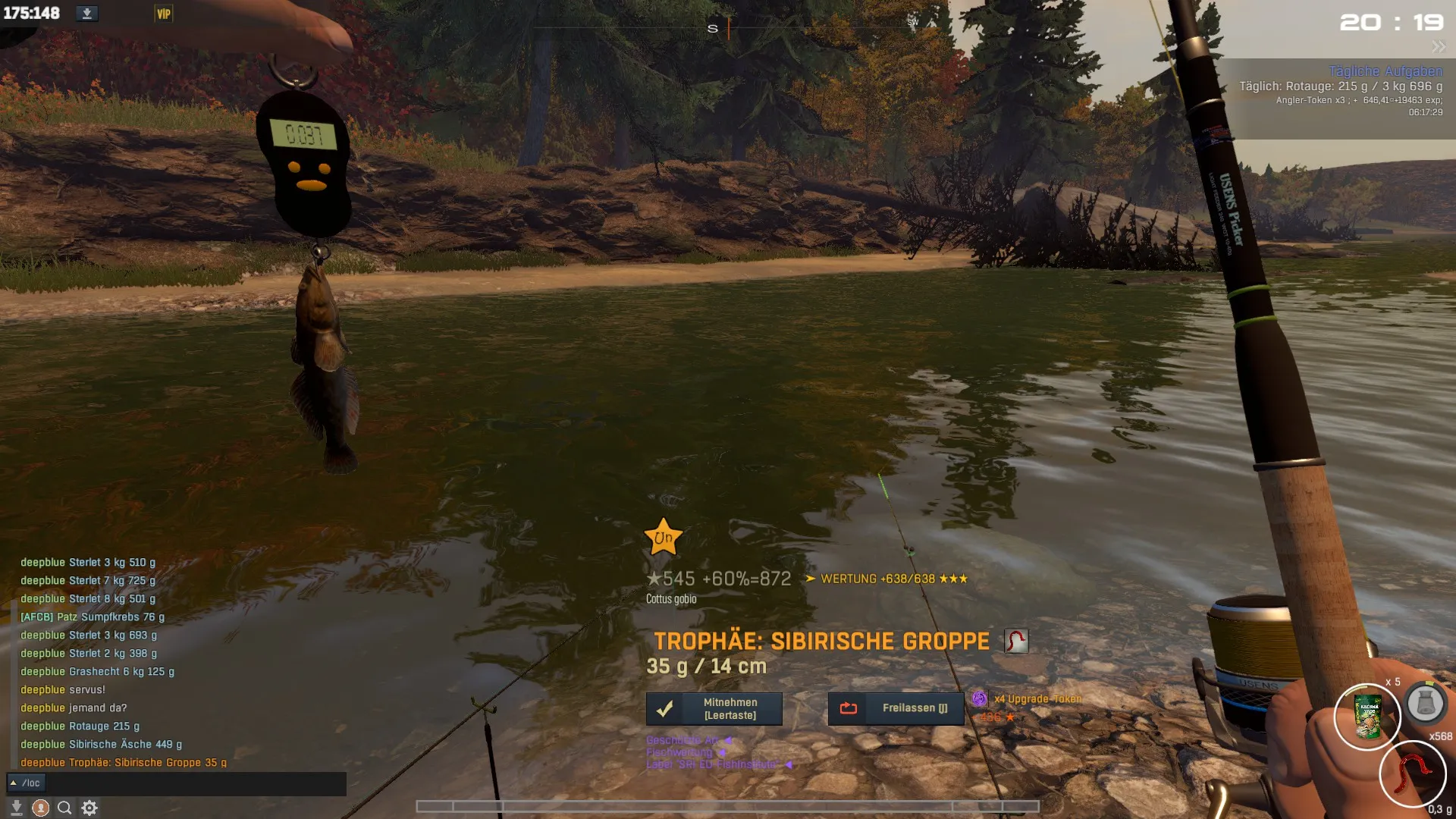This screenshot has width=1456, height=819.
Task: Click the download icon next to money
Action: pyautogui.click(x=87, y=14)
